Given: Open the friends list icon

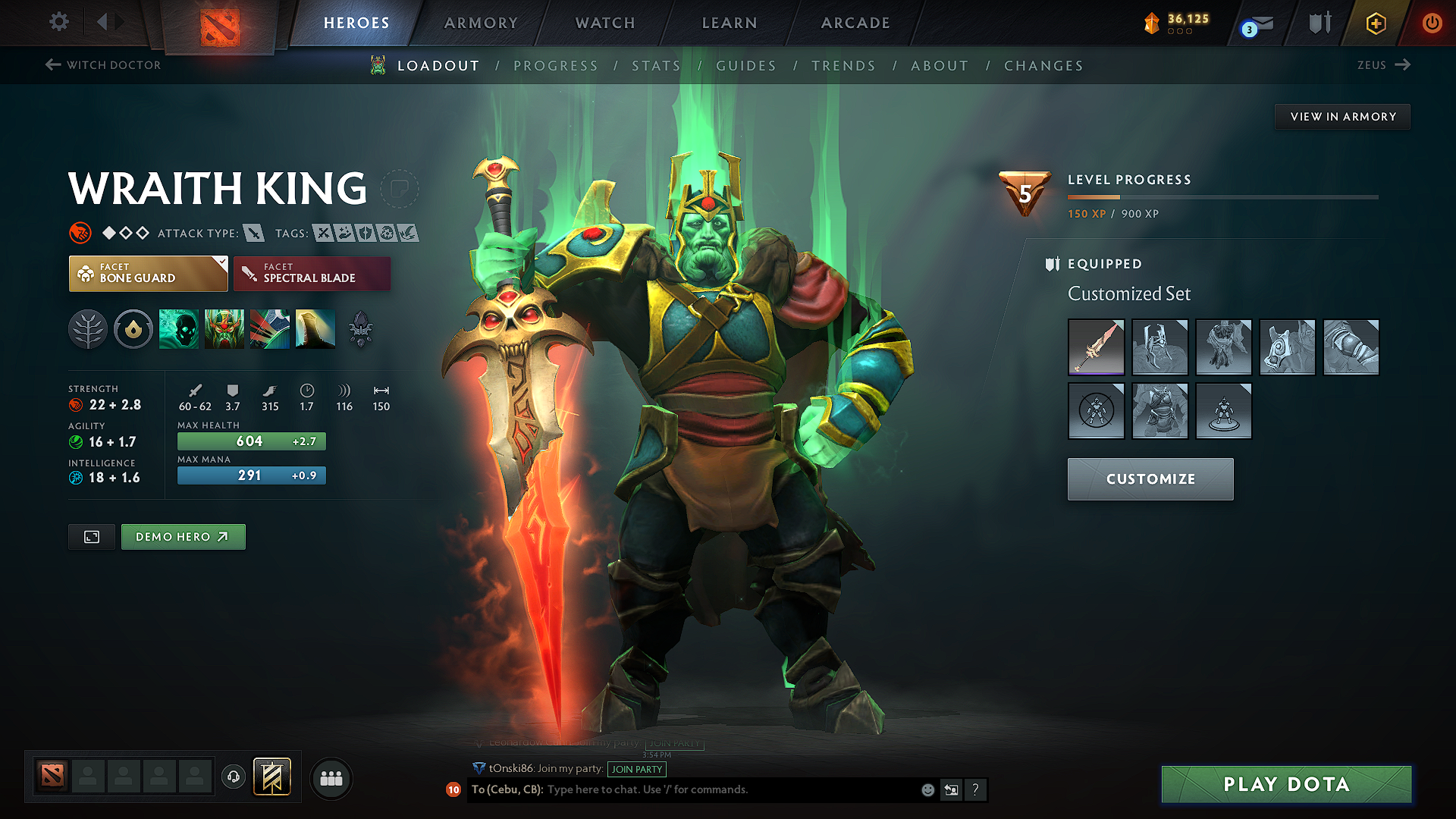Looking at the screenshot, I should tap(330, 777).
